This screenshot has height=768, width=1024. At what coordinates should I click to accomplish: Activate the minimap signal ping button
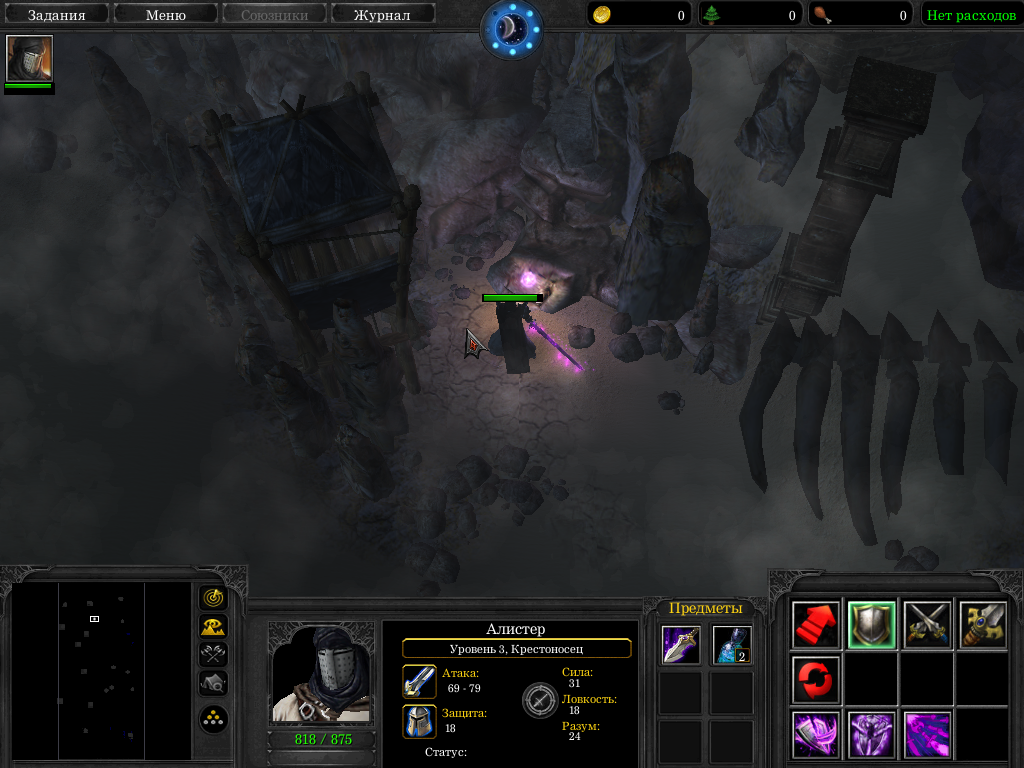point(213,598)
